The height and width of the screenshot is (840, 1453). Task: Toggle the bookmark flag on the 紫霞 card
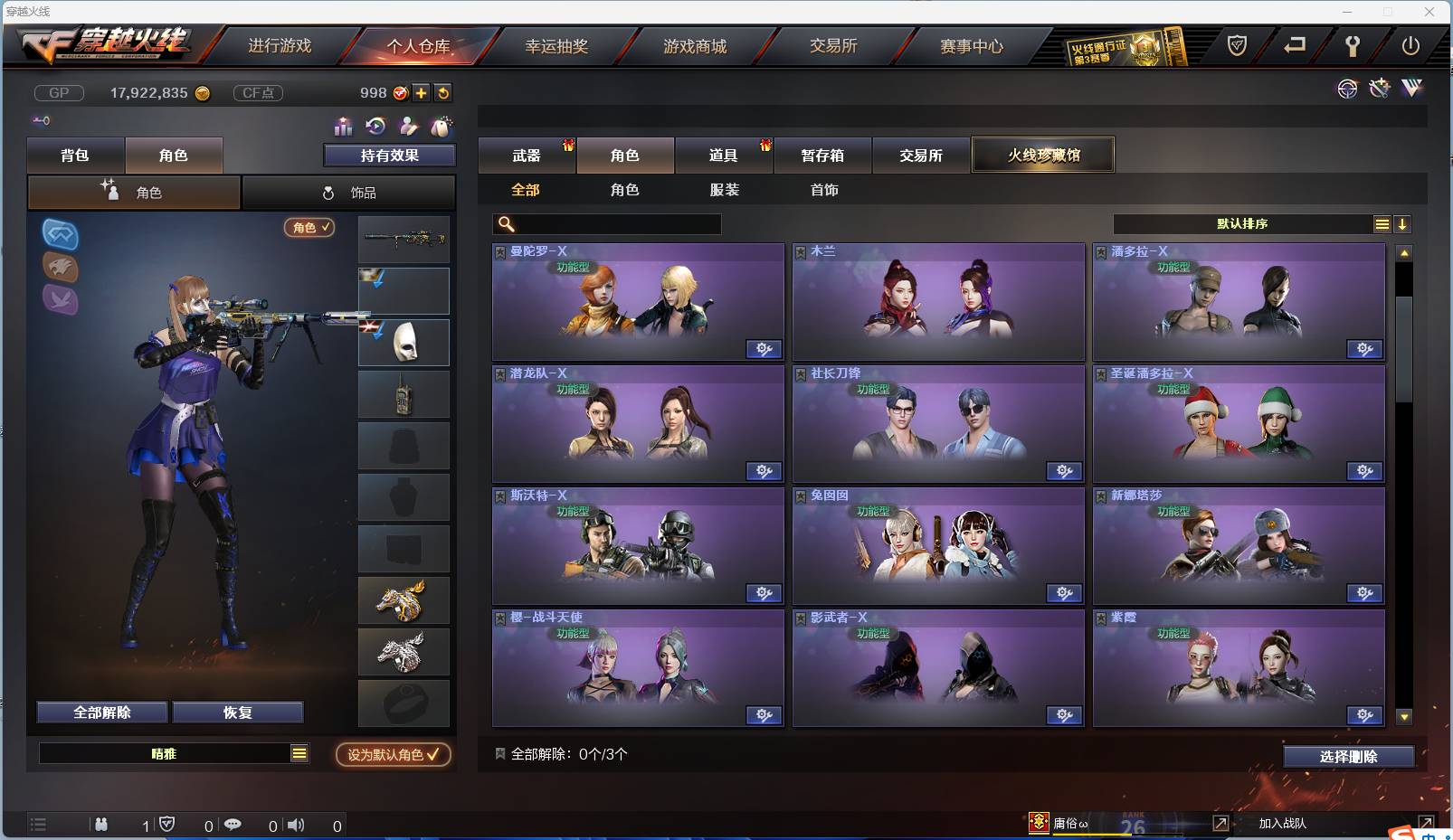[x=1099, y=617]
